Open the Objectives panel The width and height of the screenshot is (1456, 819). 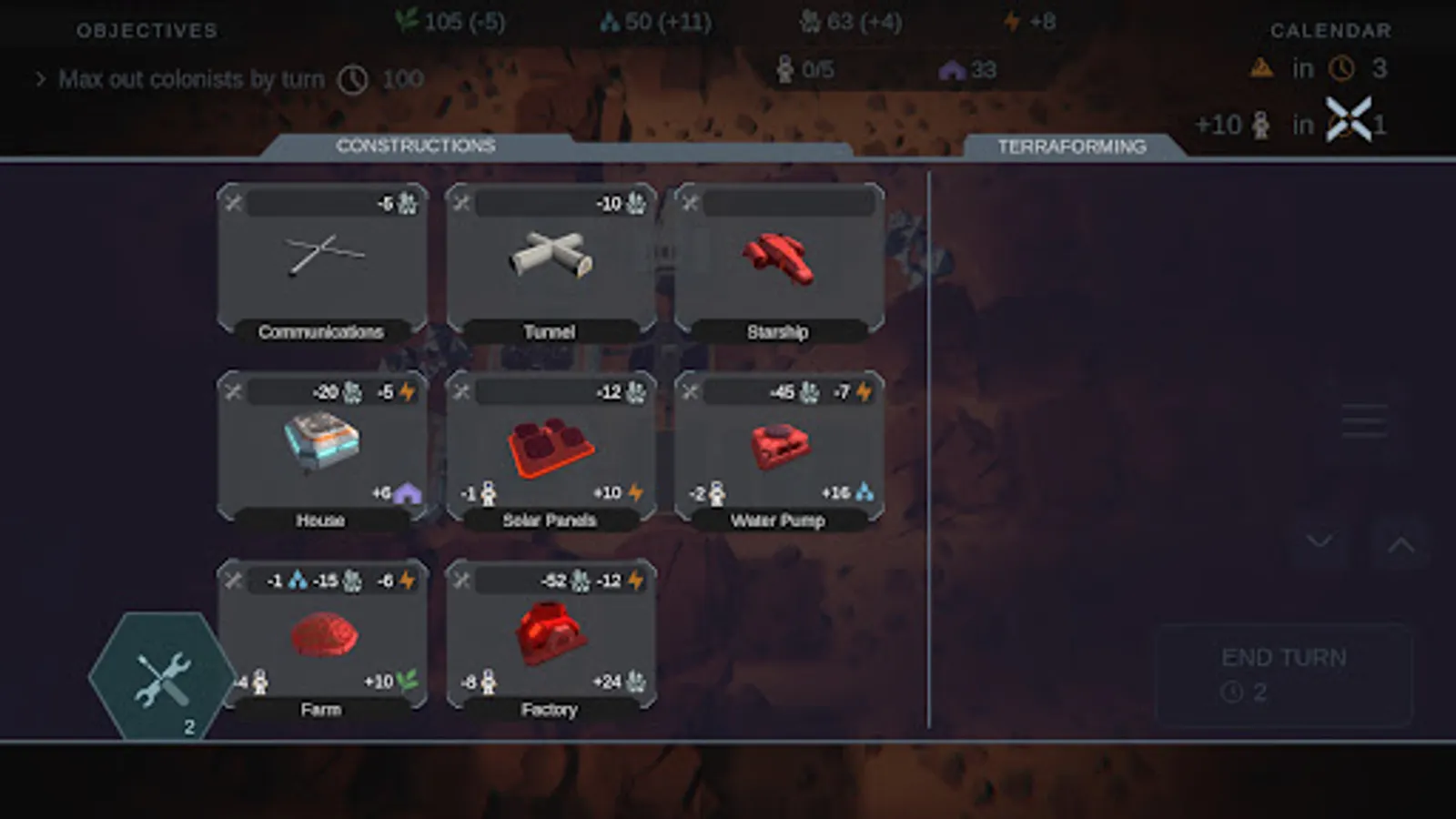146,30
